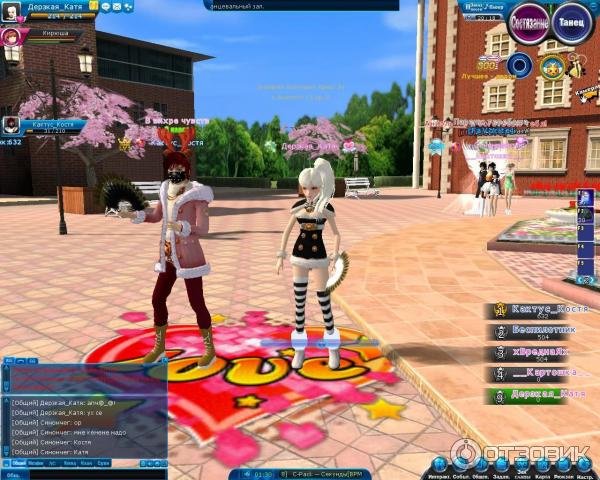
Task: Choose хВреднаяХ from the player list
Action: click(547, 353)
